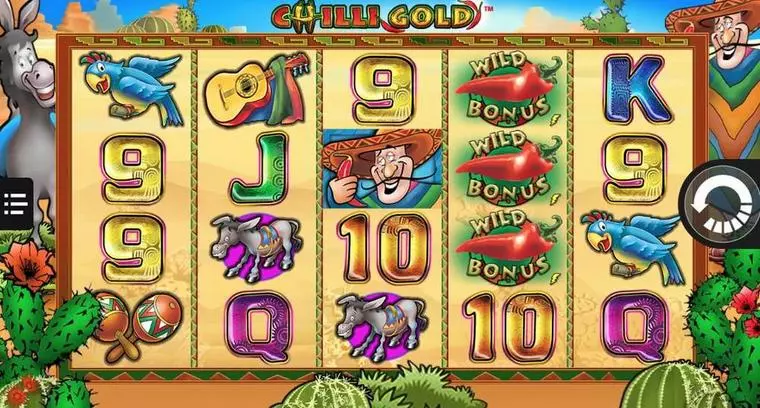760x408 pixels.
Task: Spin the reels with the circular arrow button
Action: coord(722,203)
